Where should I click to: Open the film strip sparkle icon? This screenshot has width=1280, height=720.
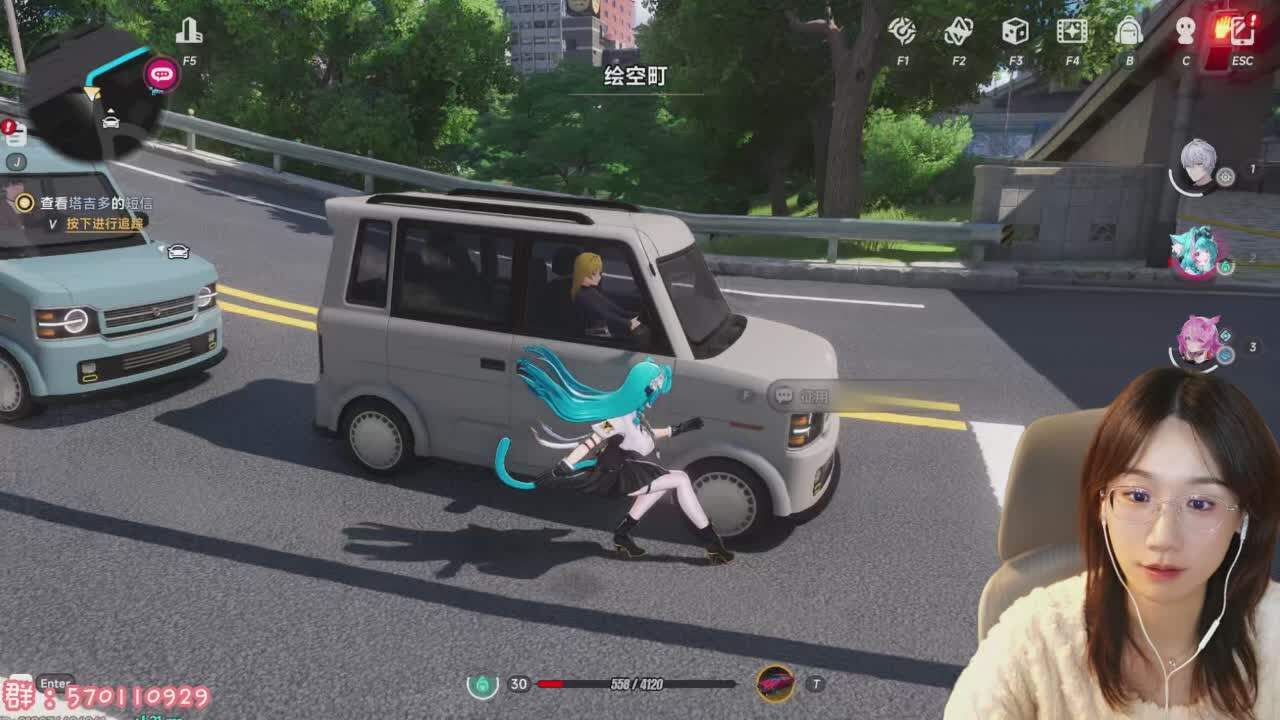tap(1072, 31)
